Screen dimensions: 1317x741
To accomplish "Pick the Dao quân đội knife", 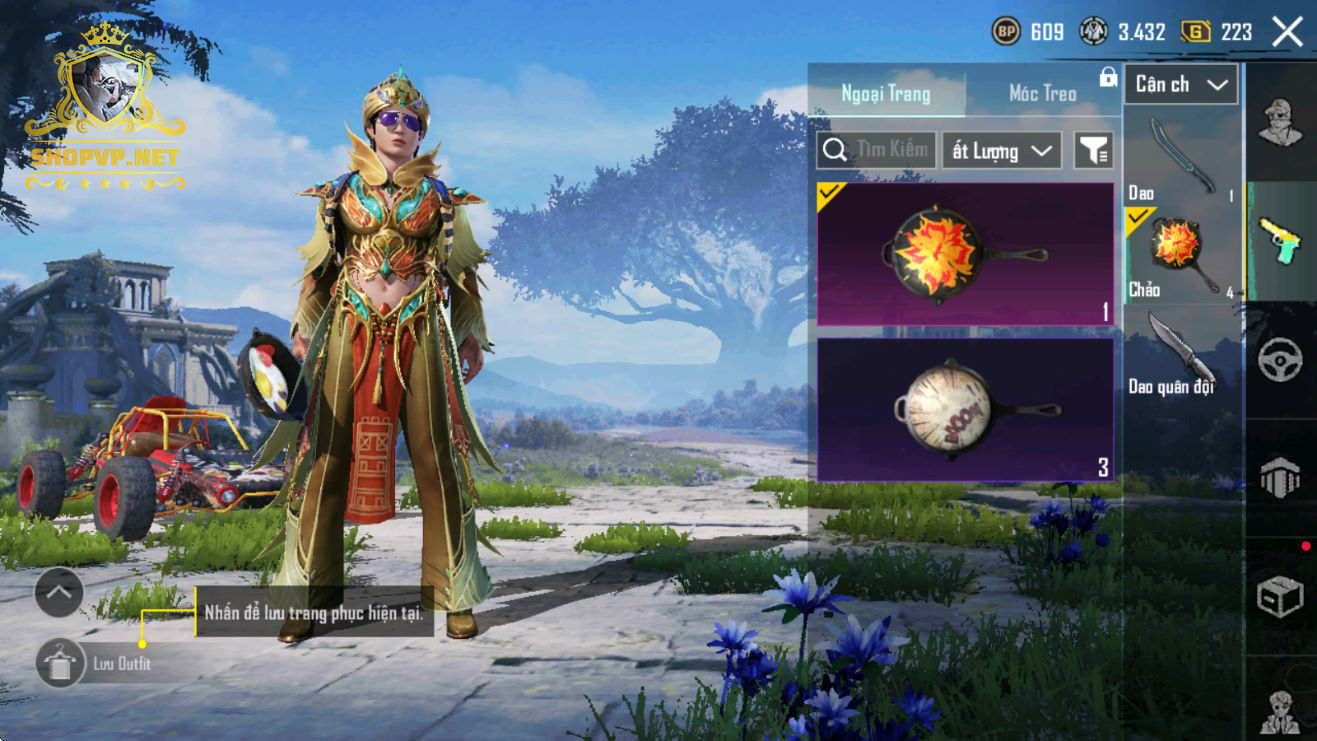I will point(1182,354).
